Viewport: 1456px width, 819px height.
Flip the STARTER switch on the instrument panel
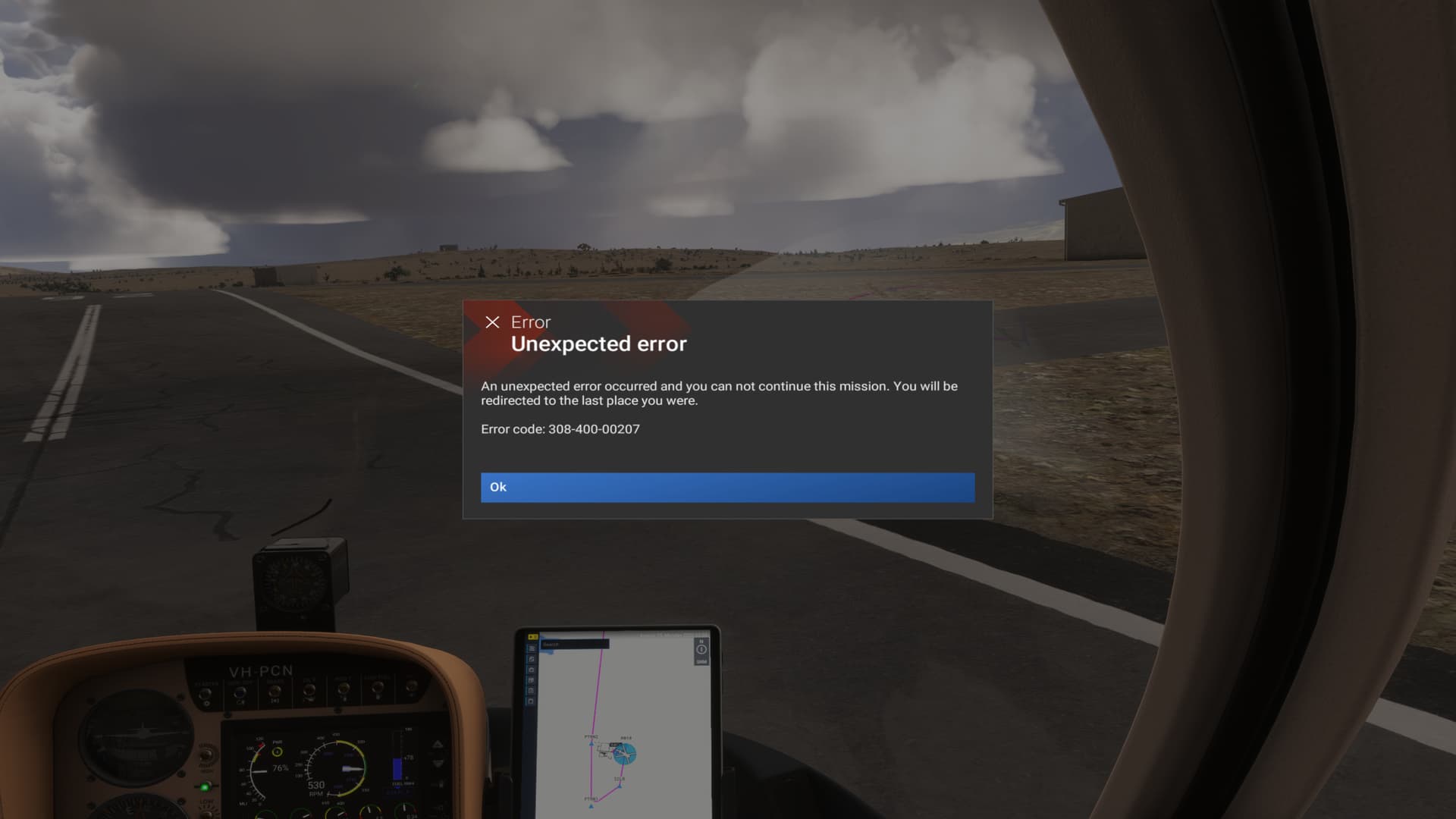pyautogui.click(x=206, y=693)
